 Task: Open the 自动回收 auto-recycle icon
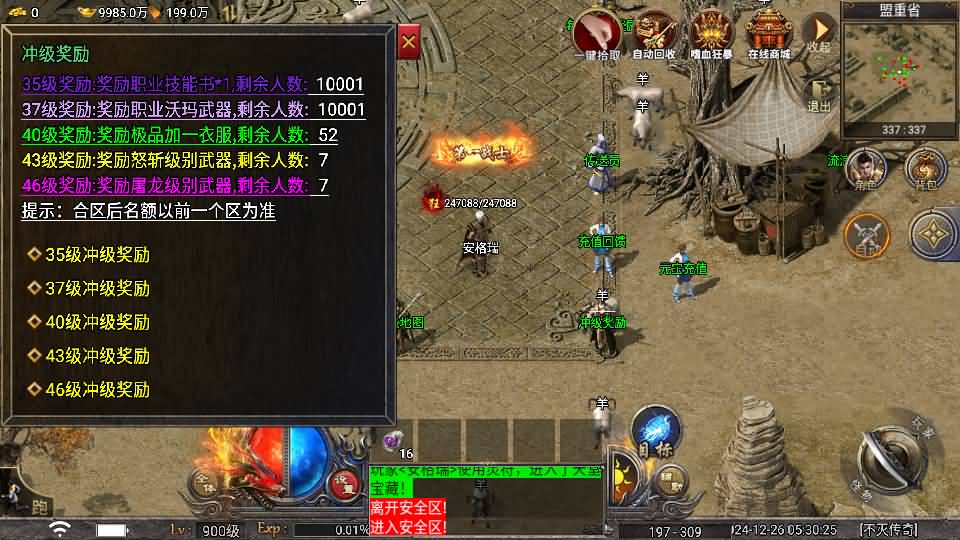(655, 34)
